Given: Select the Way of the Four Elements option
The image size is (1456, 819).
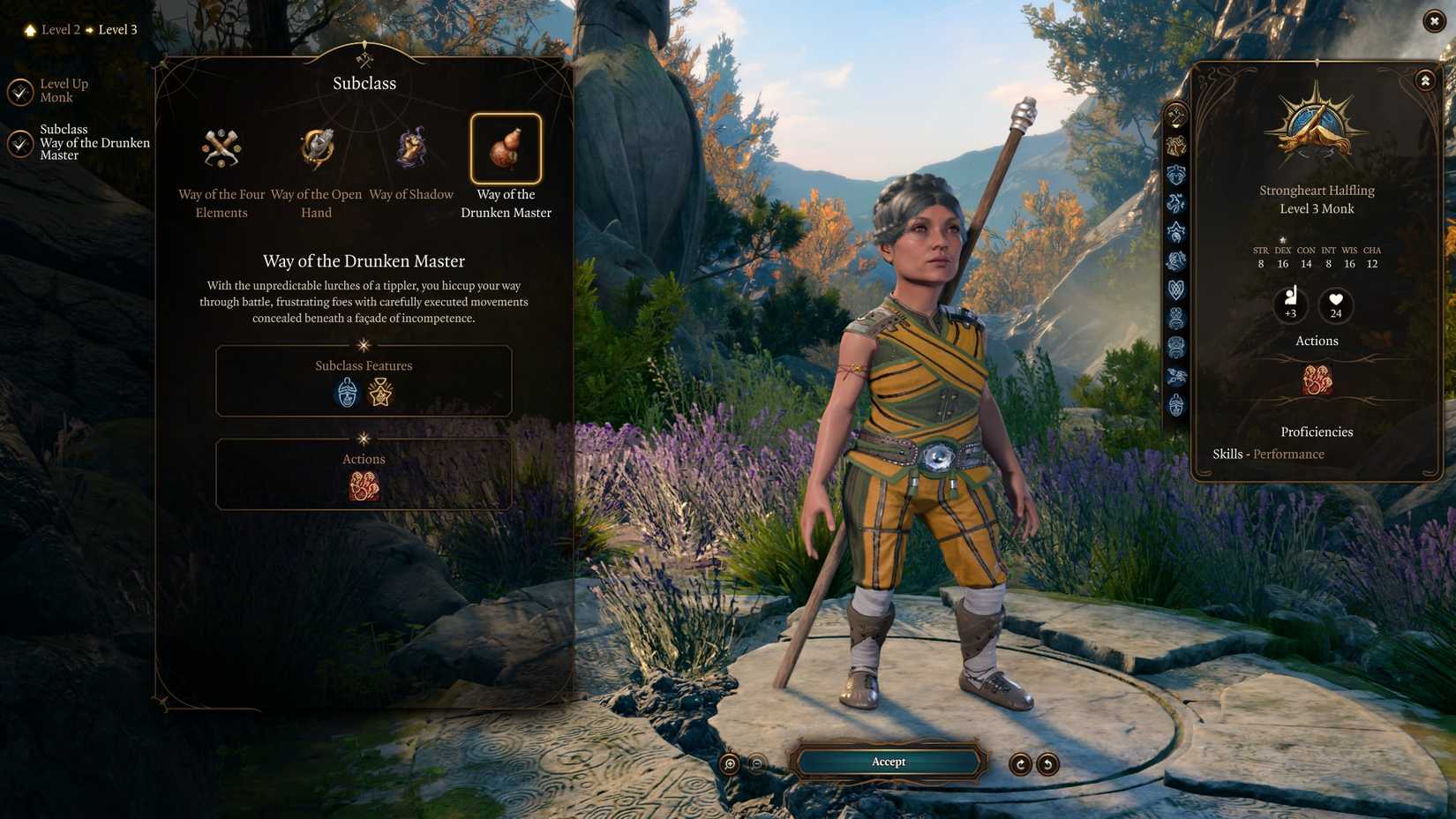Looking at the screenshot, I should click(221, 148).
